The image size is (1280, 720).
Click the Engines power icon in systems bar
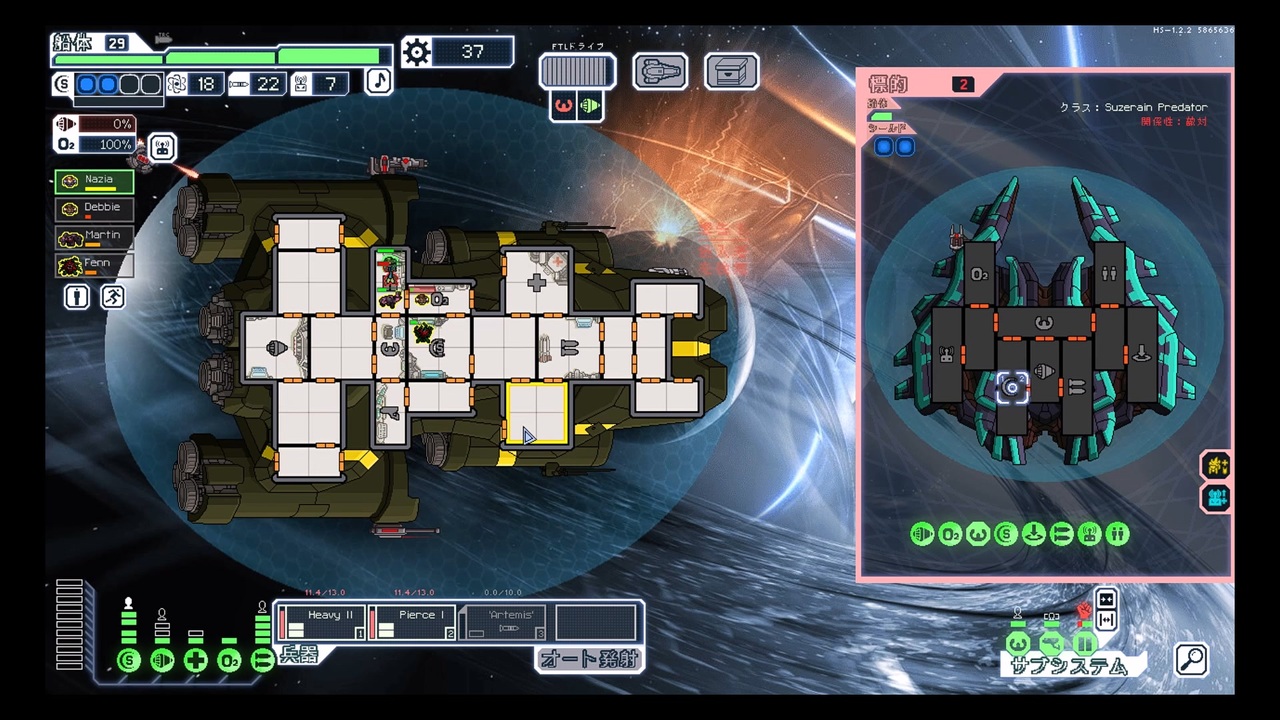pos(162,661)
